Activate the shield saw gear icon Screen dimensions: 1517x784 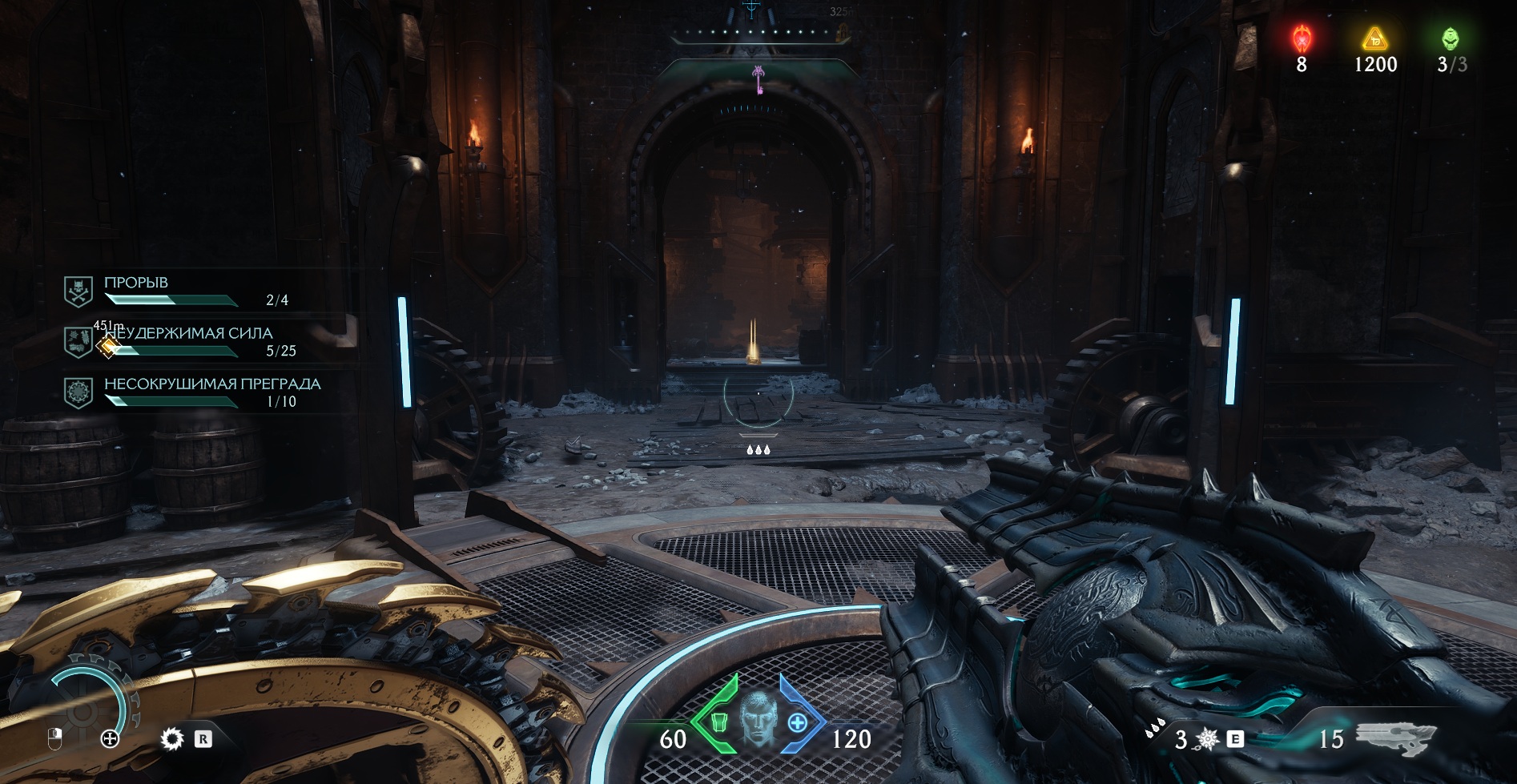point(171,738)
